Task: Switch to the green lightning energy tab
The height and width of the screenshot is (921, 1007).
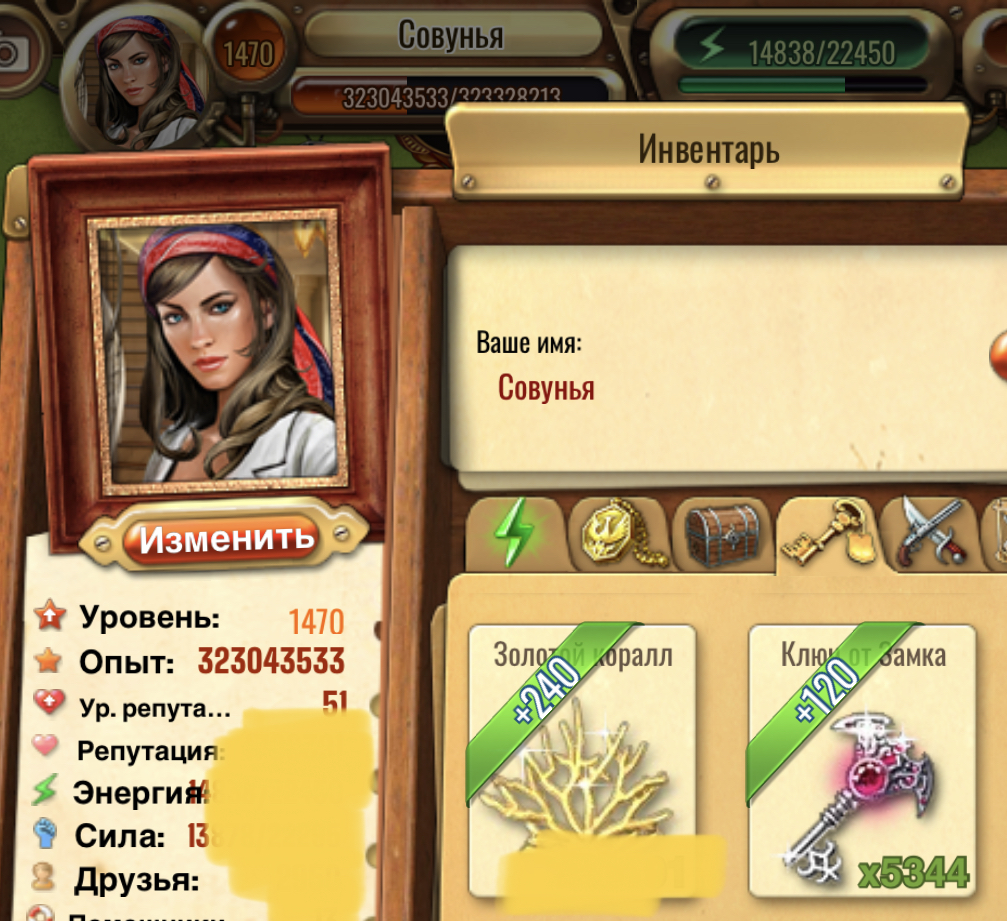Action: point(515,535)
